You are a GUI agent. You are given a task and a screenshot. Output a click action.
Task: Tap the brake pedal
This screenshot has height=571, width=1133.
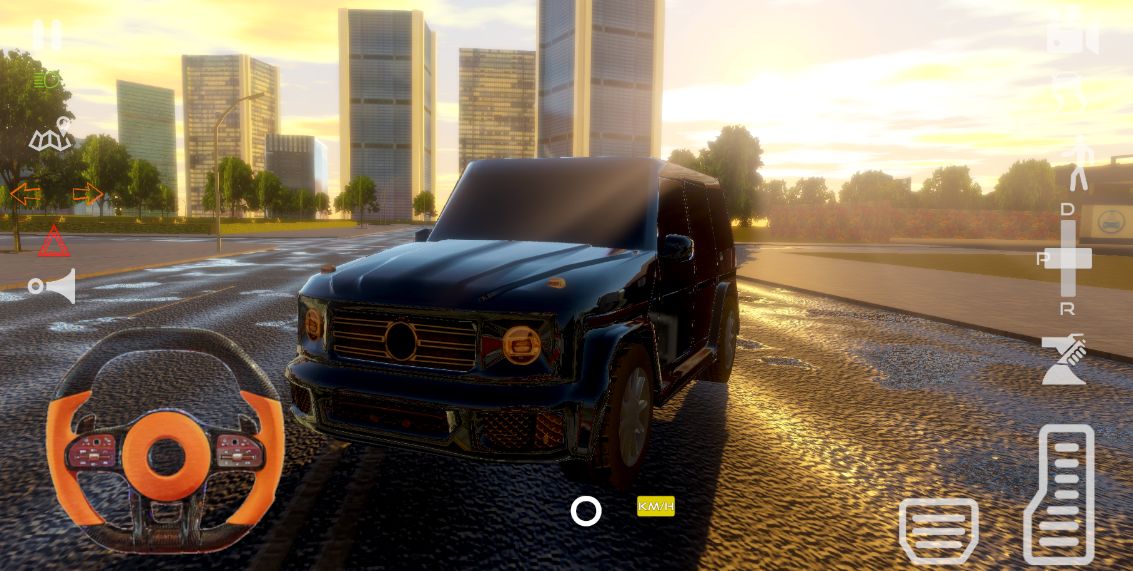(x=938, y=530)
